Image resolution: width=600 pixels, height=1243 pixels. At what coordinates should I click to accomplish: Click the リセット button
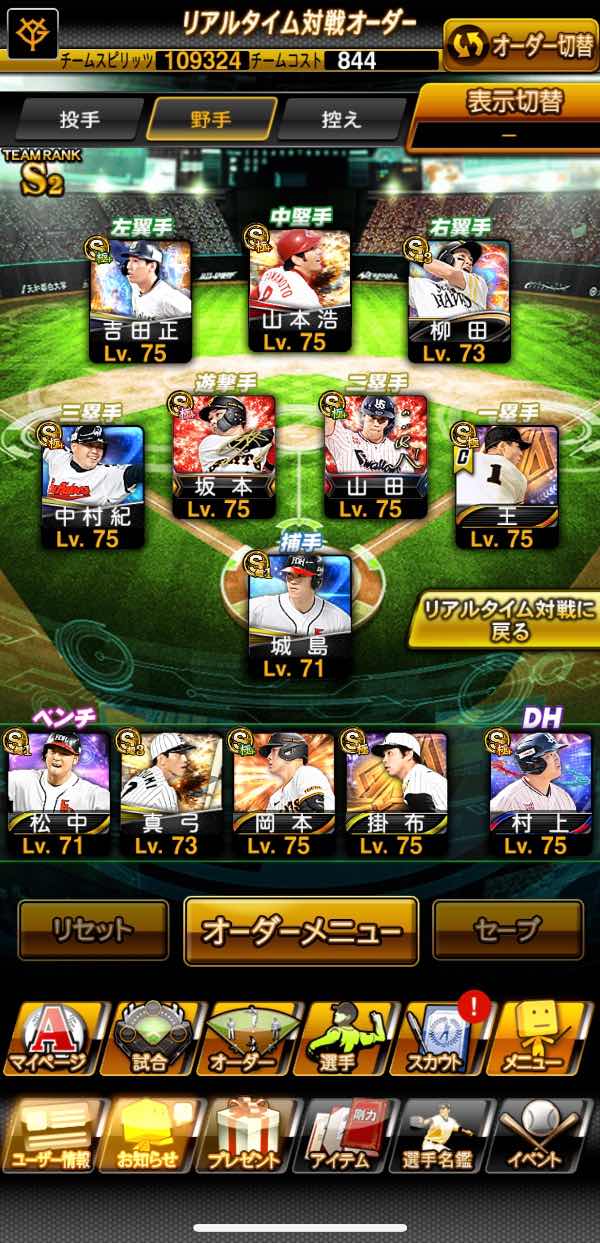click(93, 930)
